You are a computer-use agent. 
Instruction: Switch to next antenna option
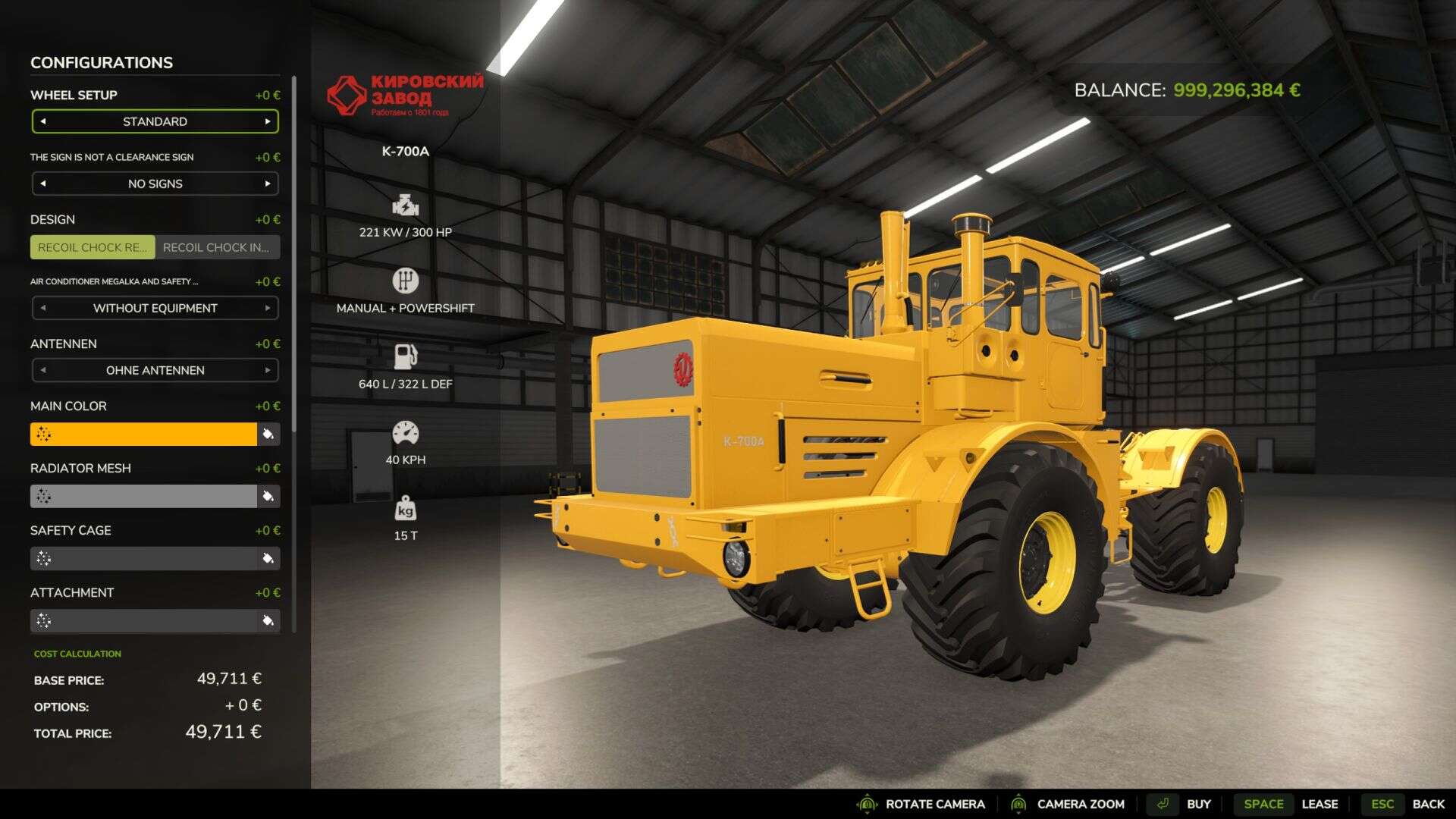[x=267, y=370]
